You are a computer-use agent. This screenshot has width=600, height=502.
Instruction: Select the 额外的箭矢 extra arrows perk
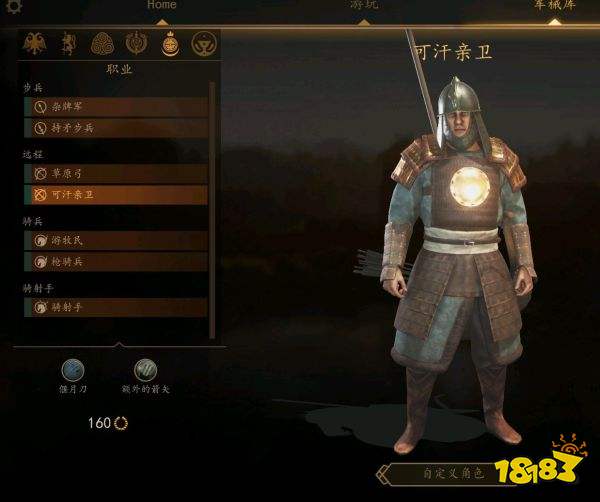(x=146, y=369)
